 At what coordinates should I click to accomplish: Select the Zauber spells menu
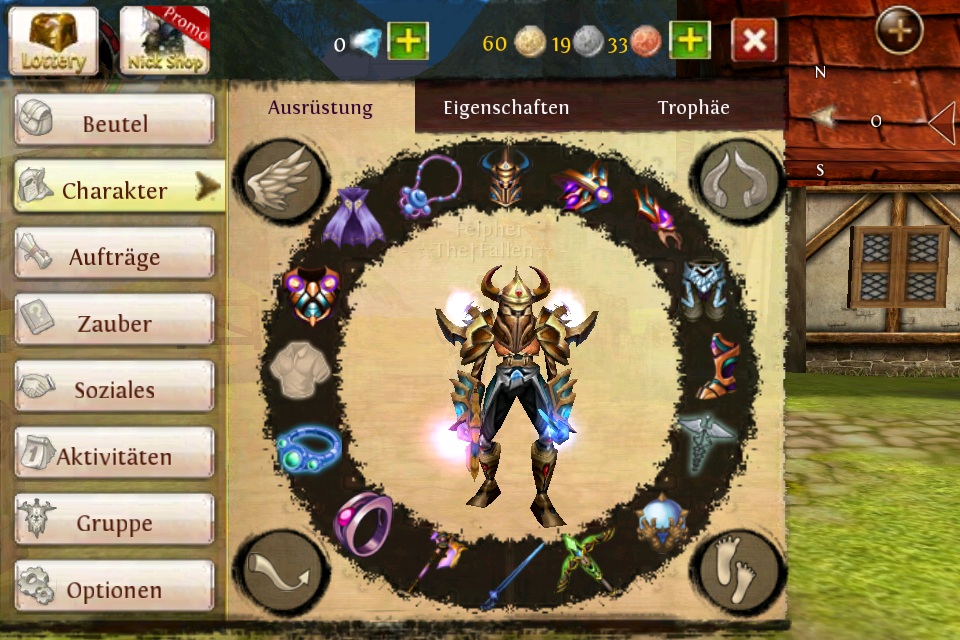[x=114, y=323]
